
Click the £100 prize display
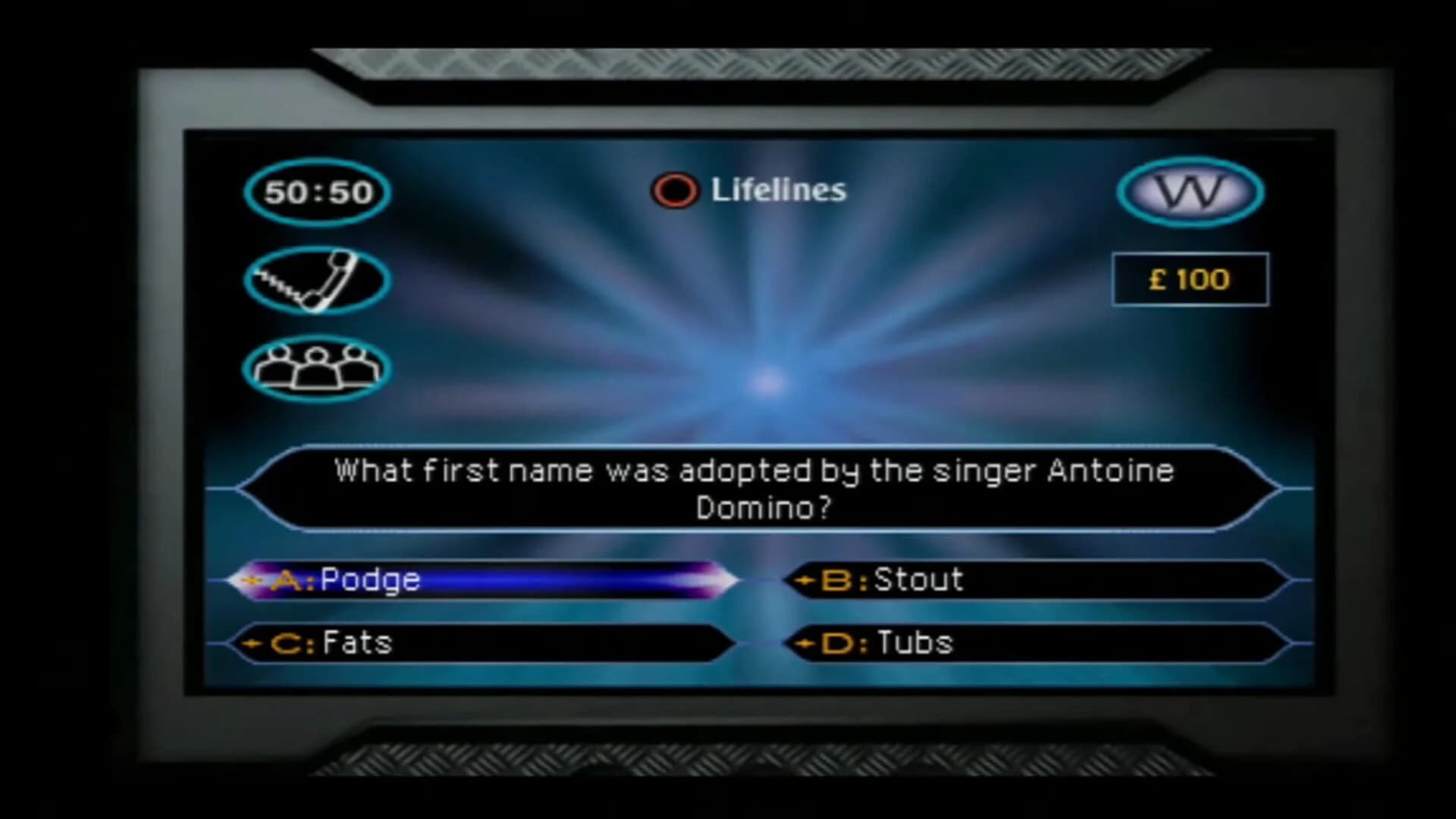[x=1189, y=279]
